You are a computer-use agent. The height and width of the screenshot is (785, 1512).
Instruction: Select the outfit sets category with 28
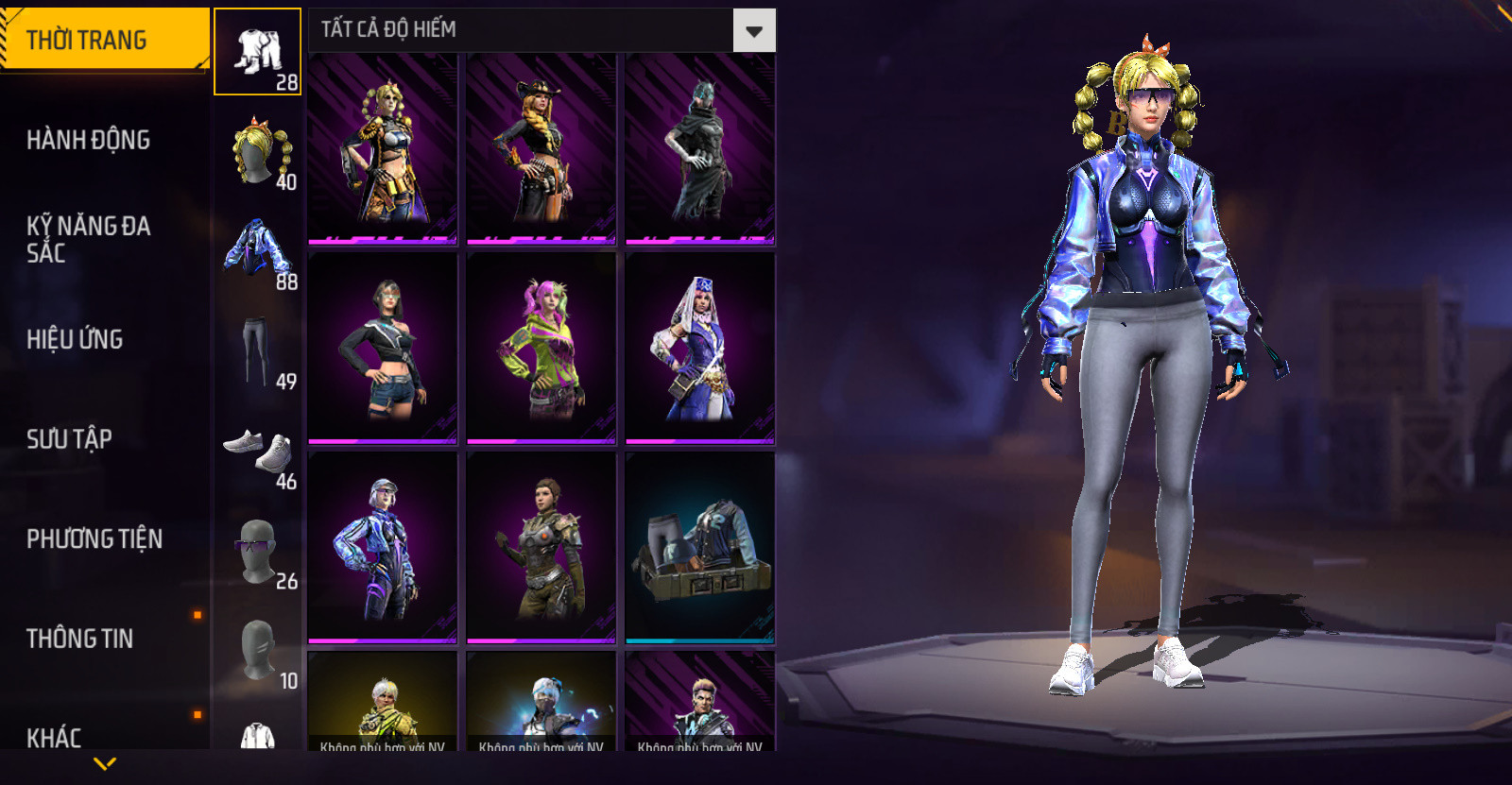click(258, 53)
